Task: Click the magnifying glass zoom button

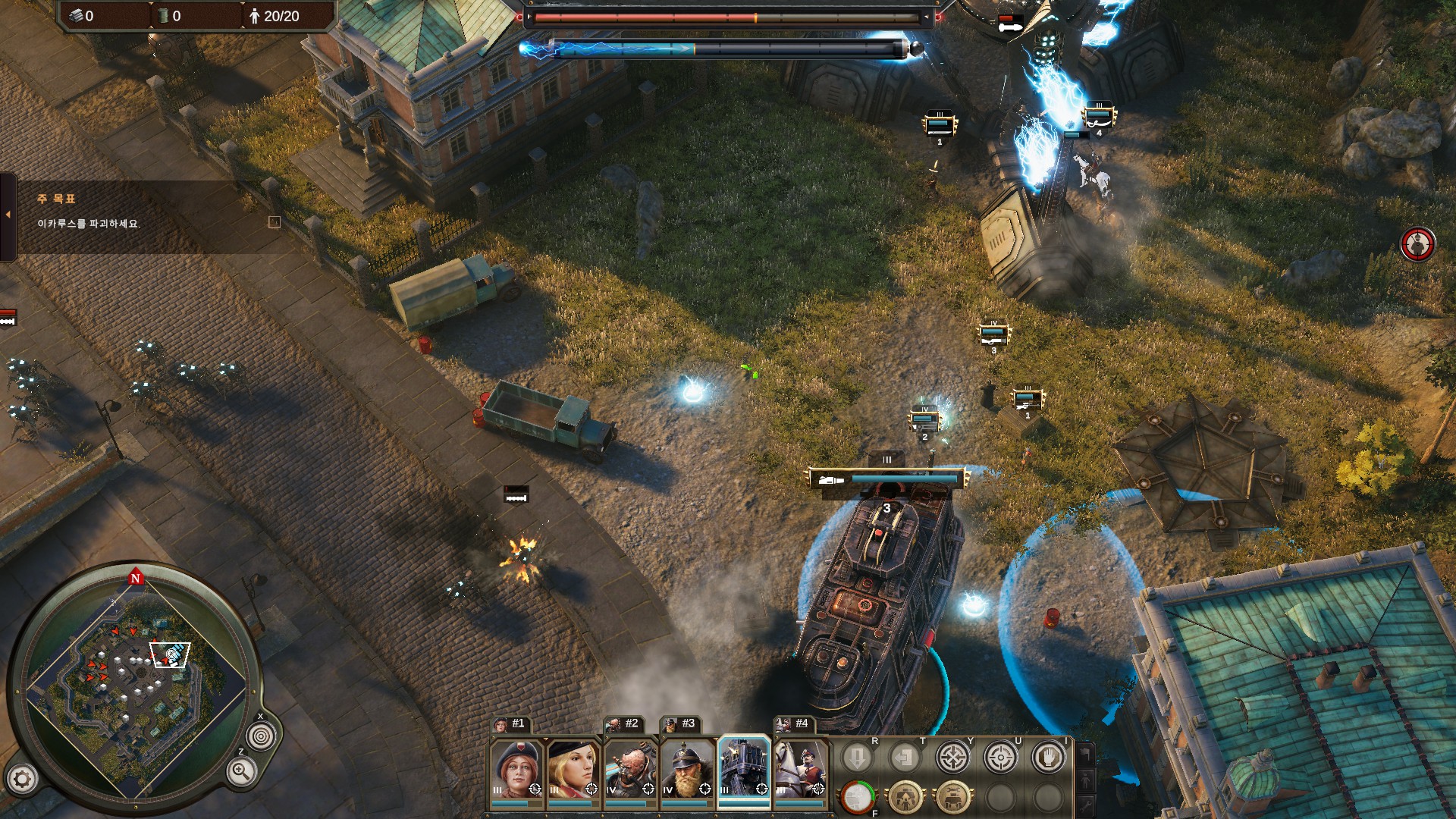Action: 240,772
